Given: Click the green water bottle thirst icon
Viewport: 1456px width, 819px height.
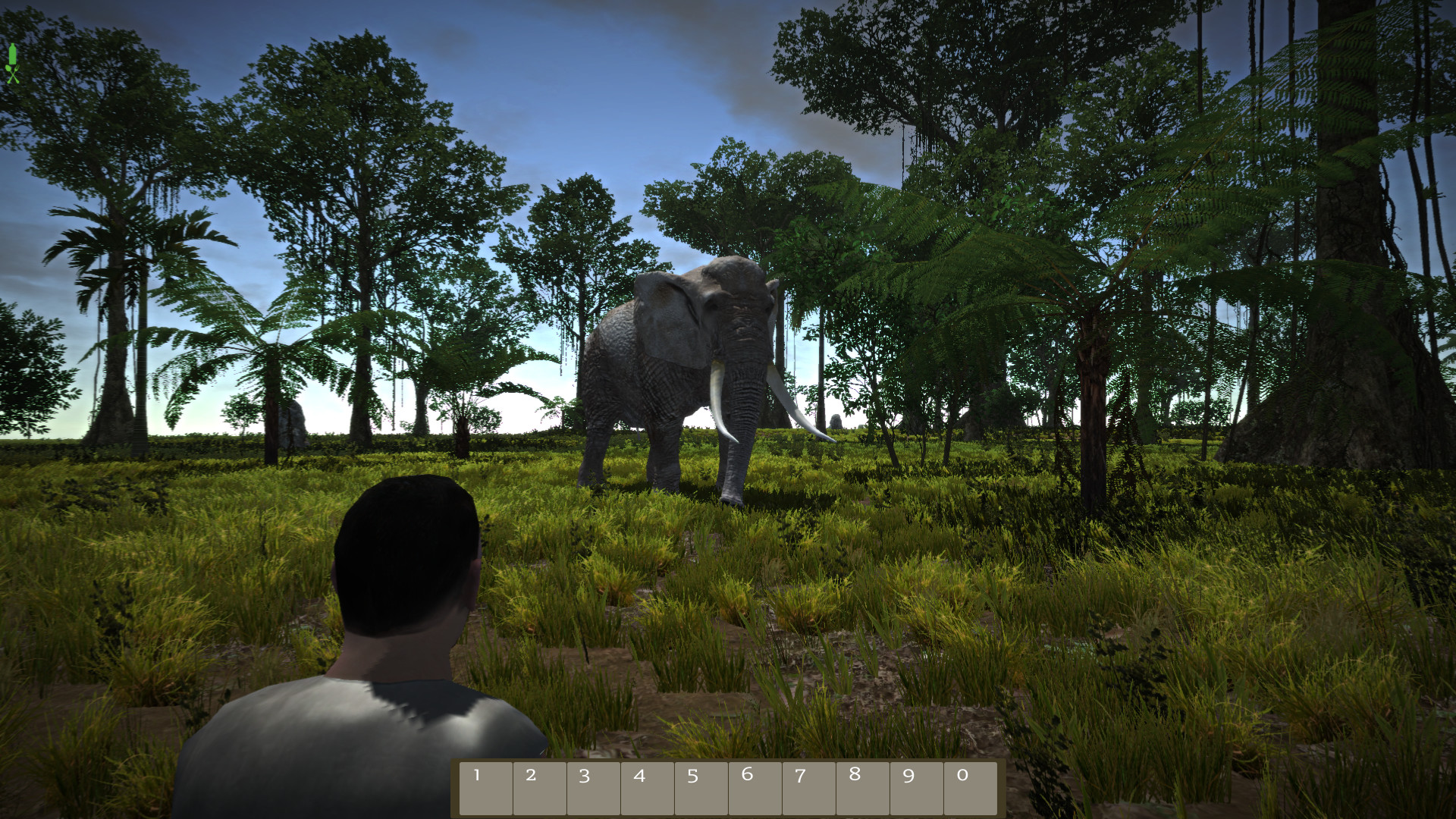Looking at the screenshot, I should 12,53.
